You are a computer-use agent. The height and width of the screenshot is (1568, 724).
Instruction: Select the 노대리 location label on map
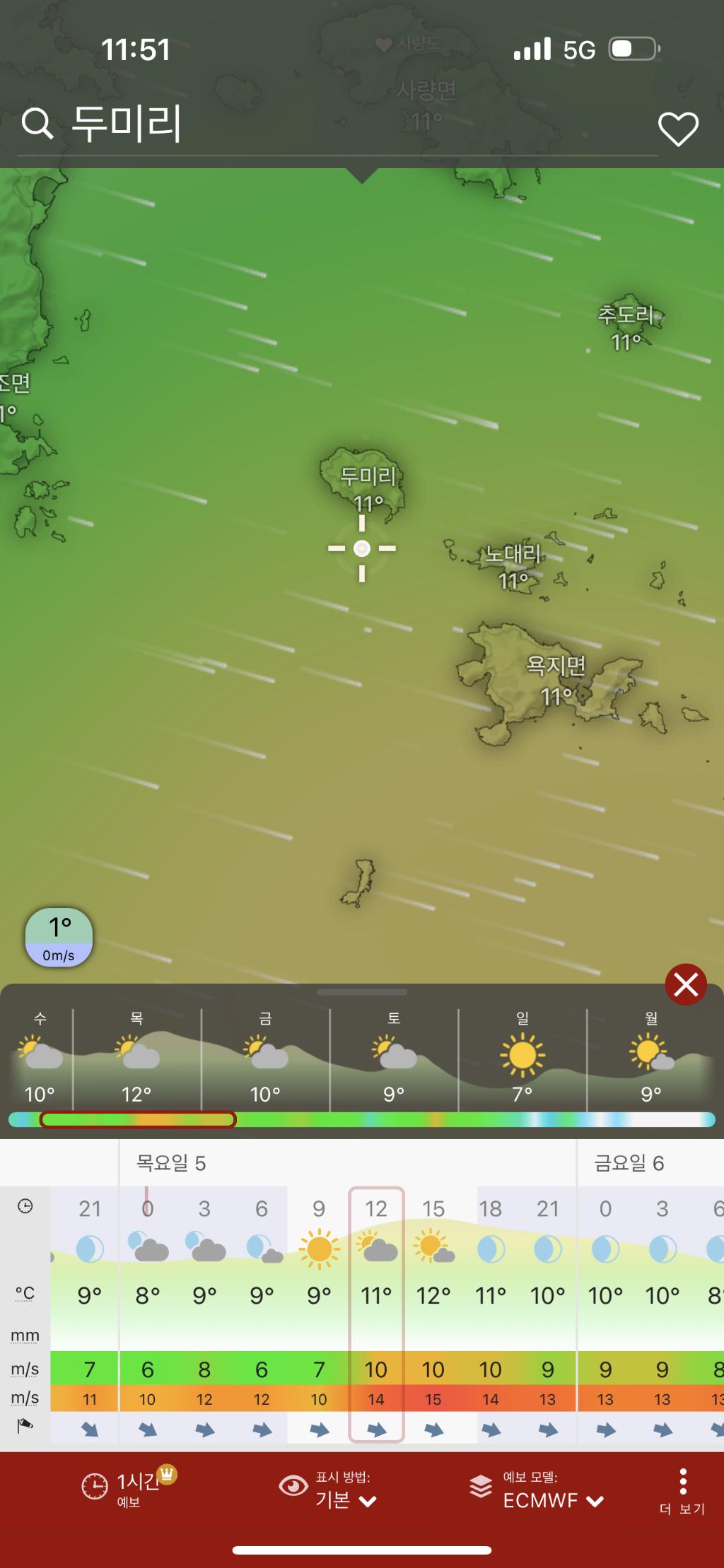tap(513, 555)
